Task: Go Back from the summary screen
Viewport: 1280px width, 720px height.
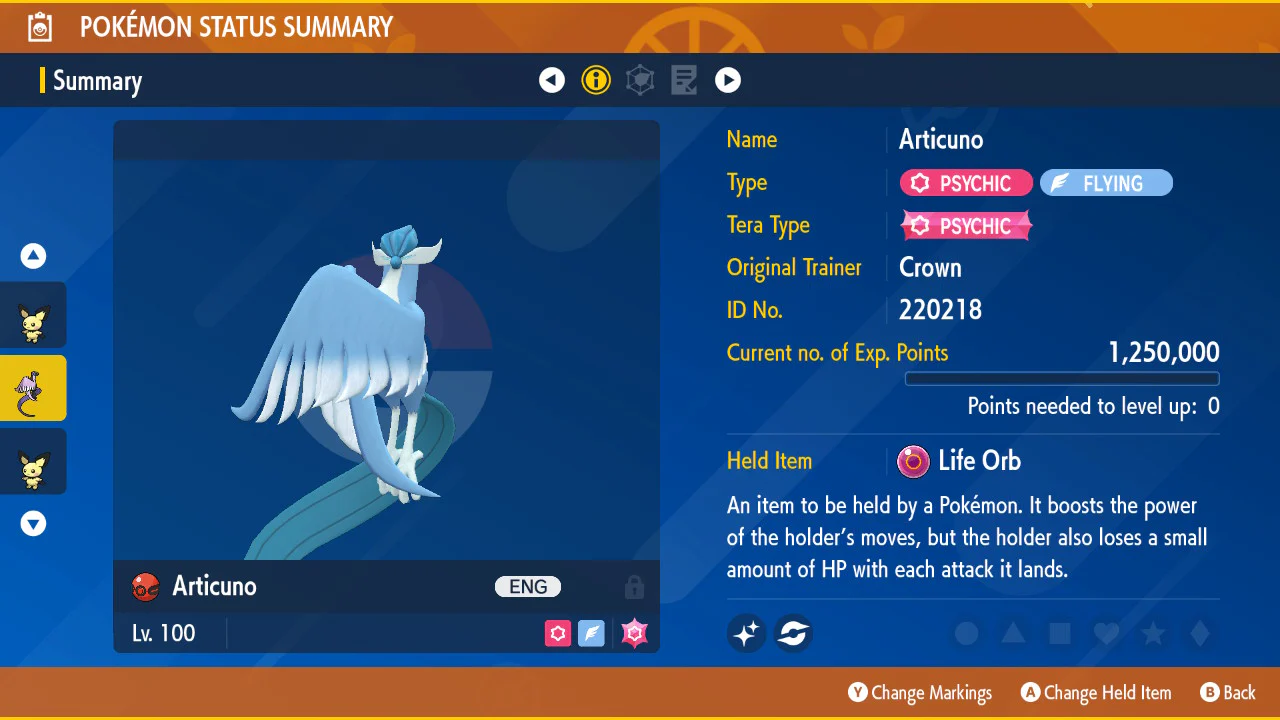Action: (1227, 693)
